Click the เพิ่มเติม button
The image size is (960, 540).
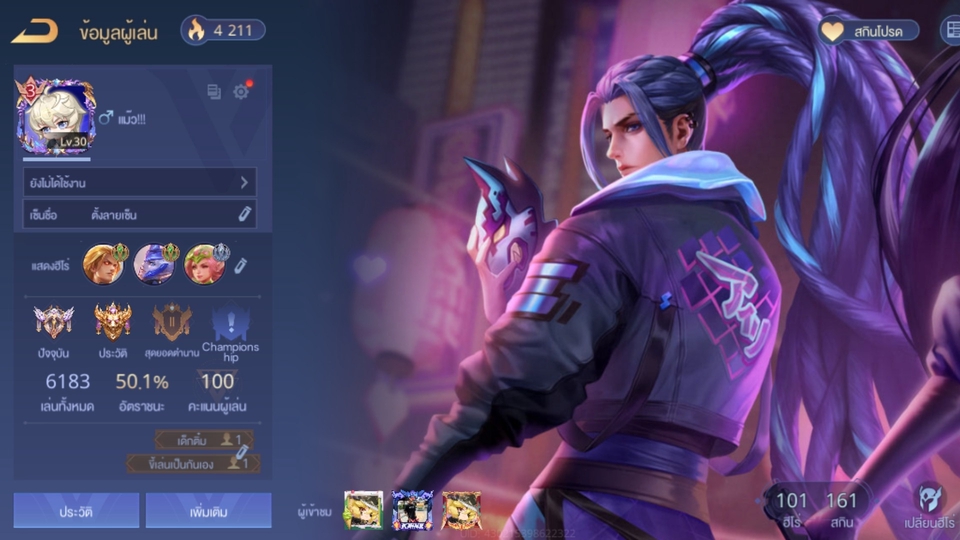coord(208,510)
